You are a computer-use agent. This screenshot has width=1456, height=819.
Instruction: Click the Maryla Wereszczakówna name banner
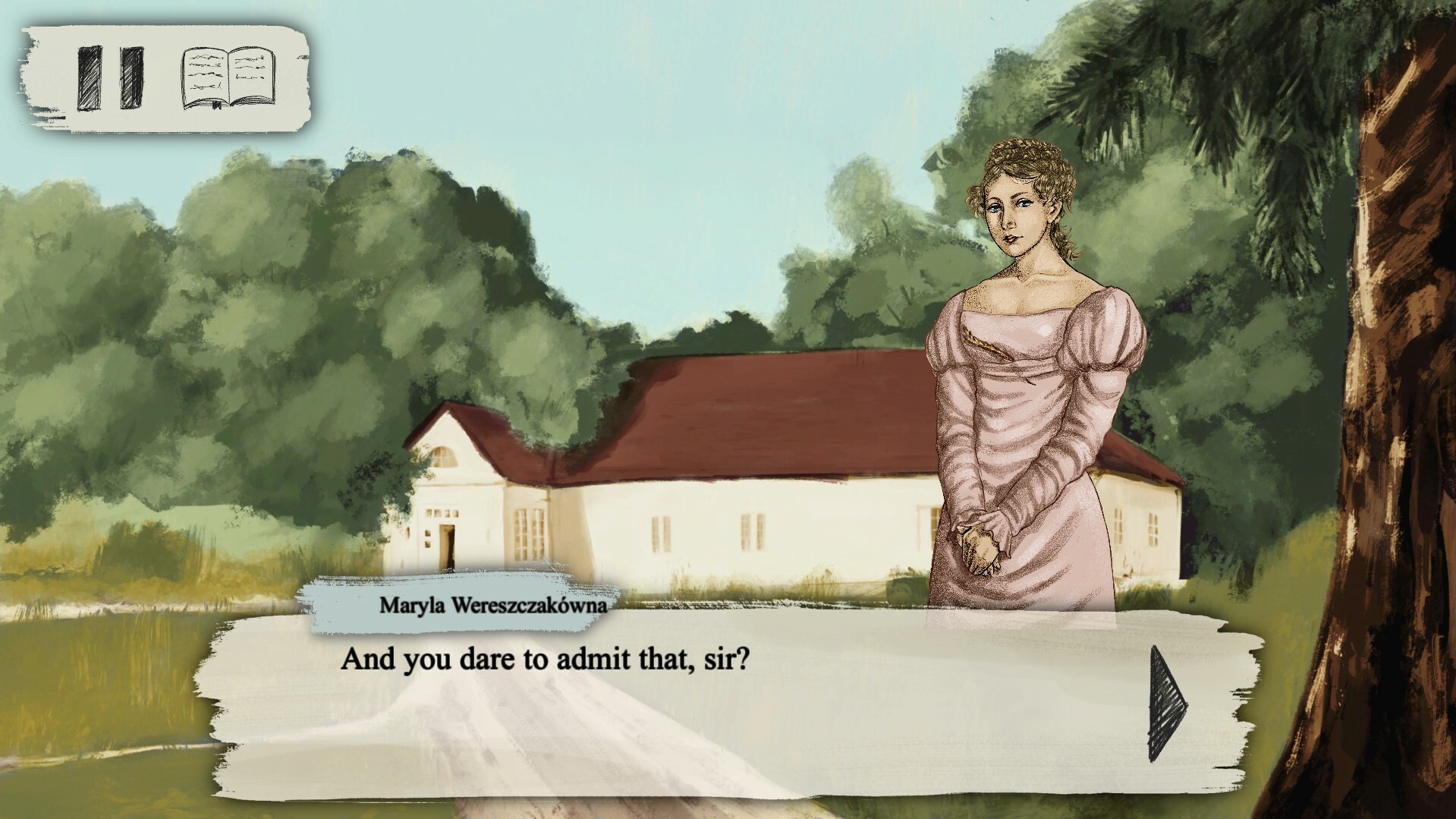coord(493,603)
